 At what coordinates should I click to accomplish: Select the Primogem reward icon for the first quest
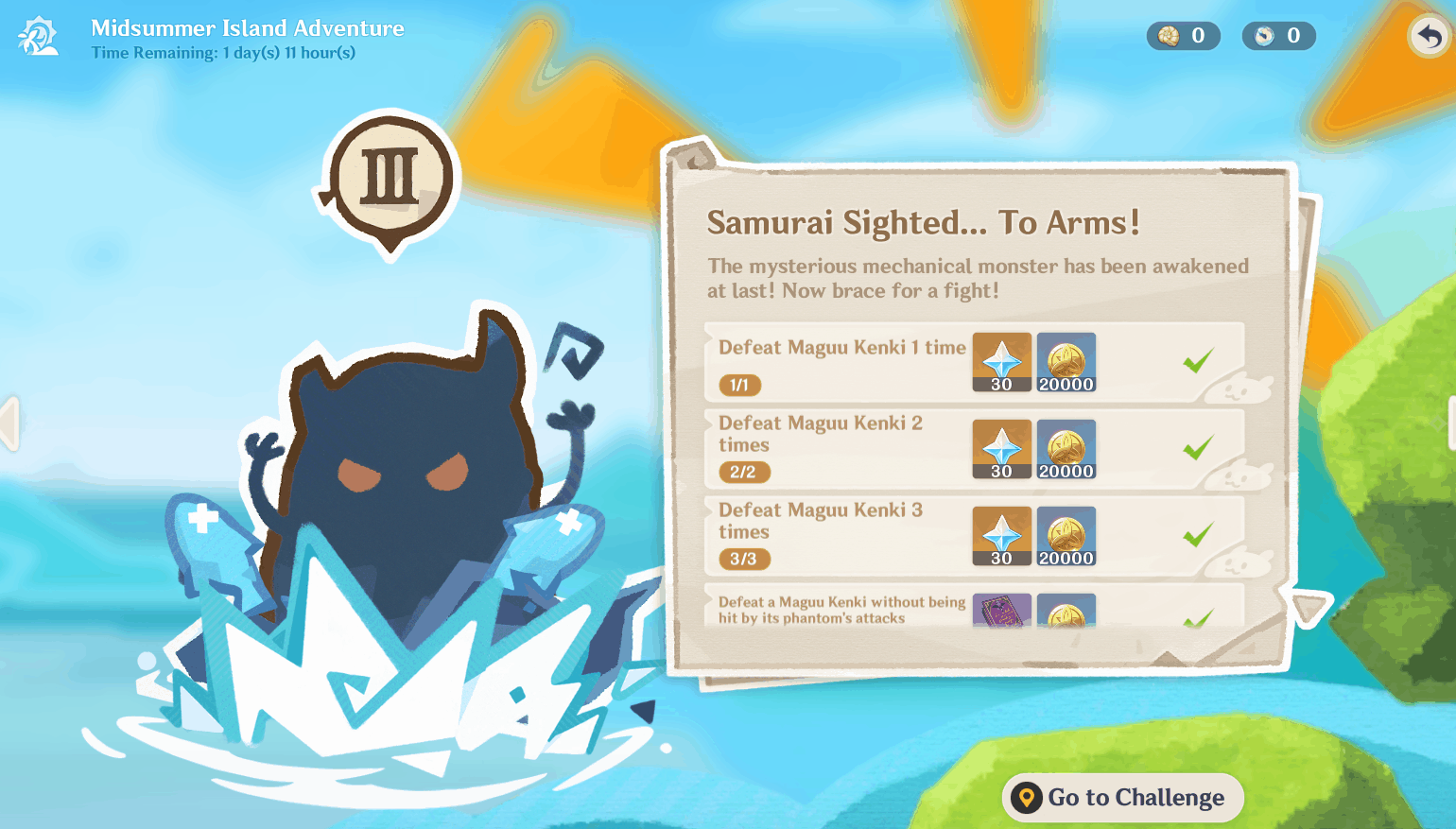pos(1001,362)
